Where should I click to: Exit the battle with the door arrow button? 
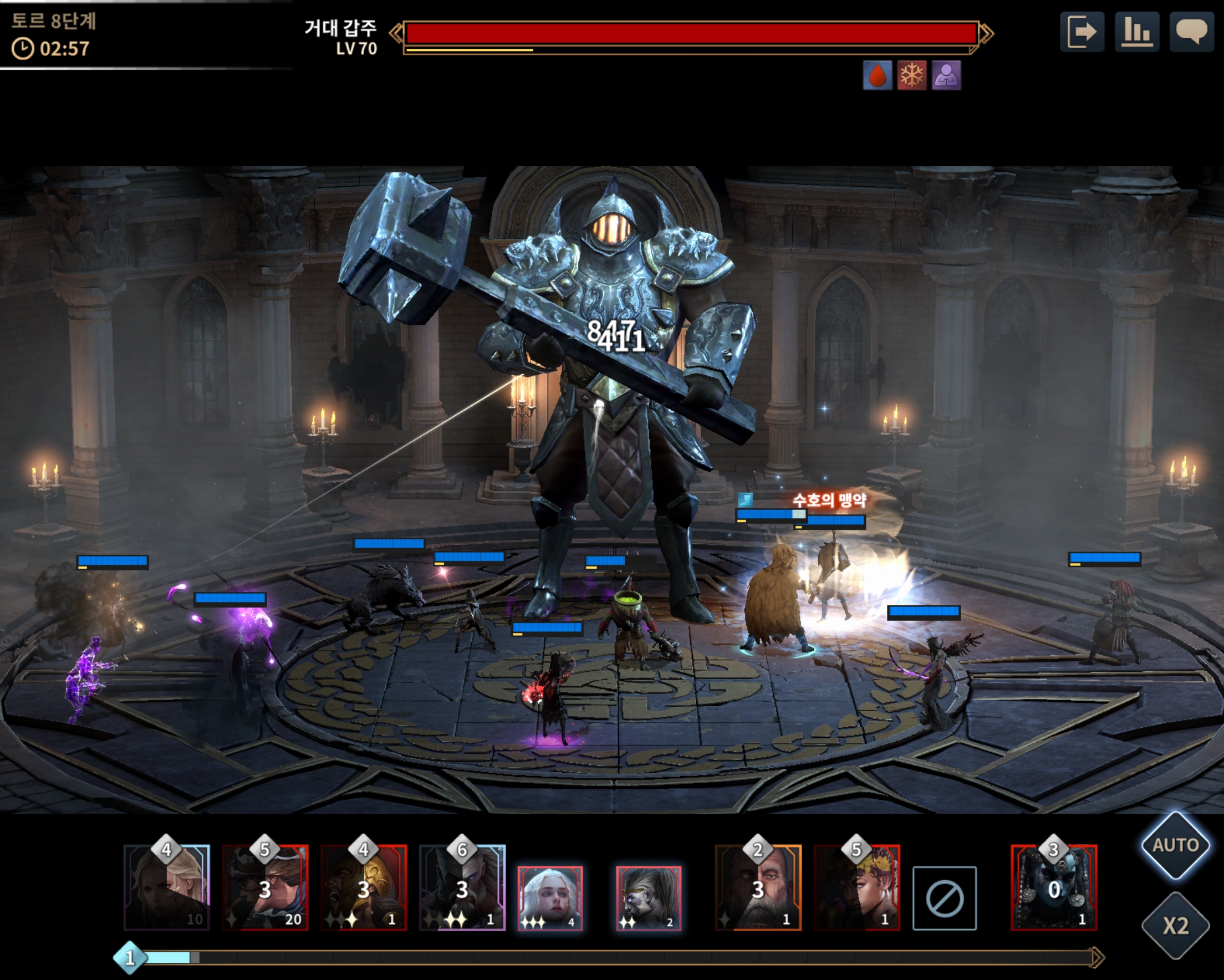tap(1082, 32)
